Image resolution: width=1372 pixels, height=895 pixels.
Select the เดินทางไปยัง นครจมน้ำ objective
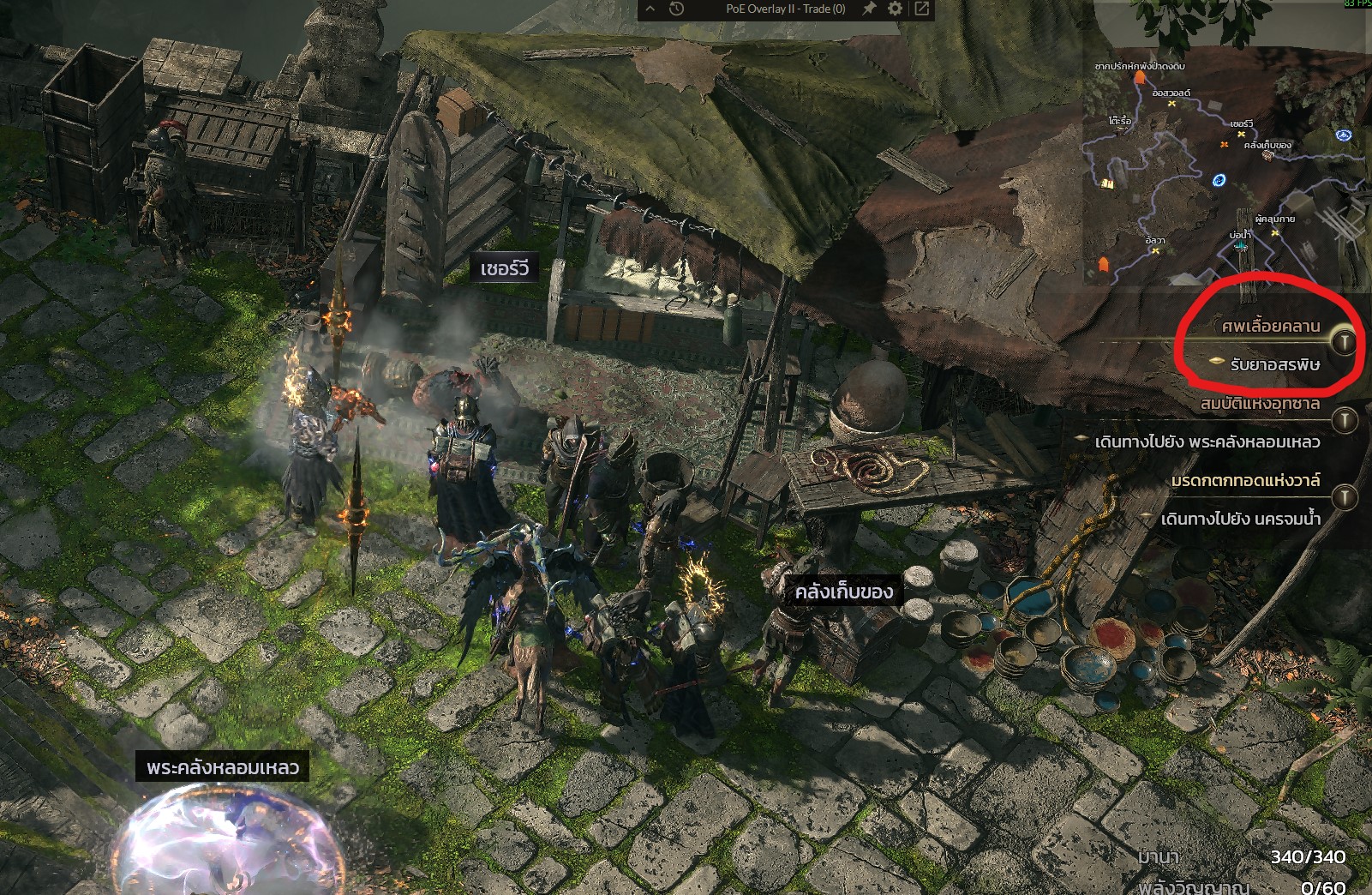pos(1240,519)
